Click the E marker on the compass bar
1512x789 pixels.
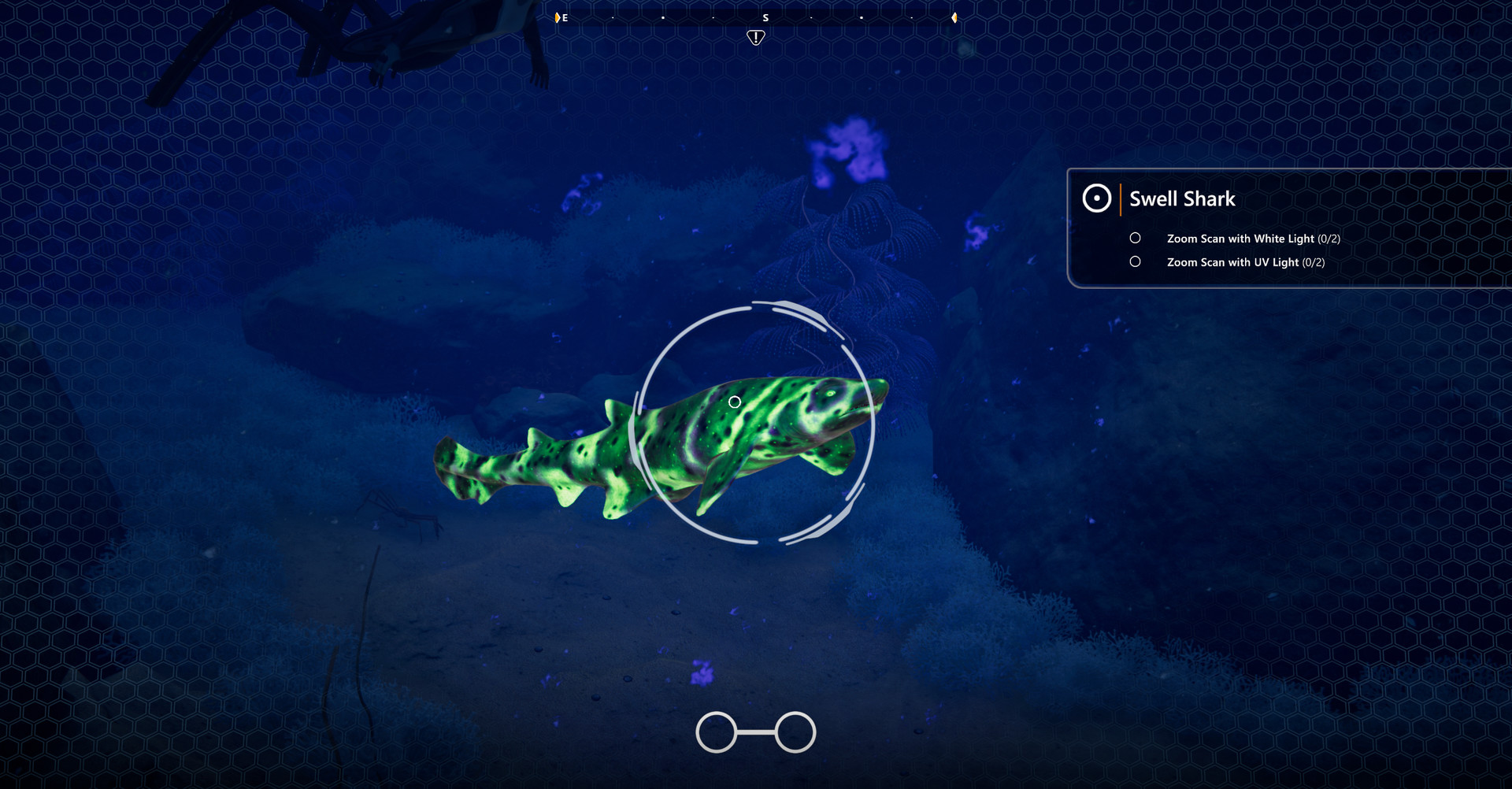click(564, 17)
